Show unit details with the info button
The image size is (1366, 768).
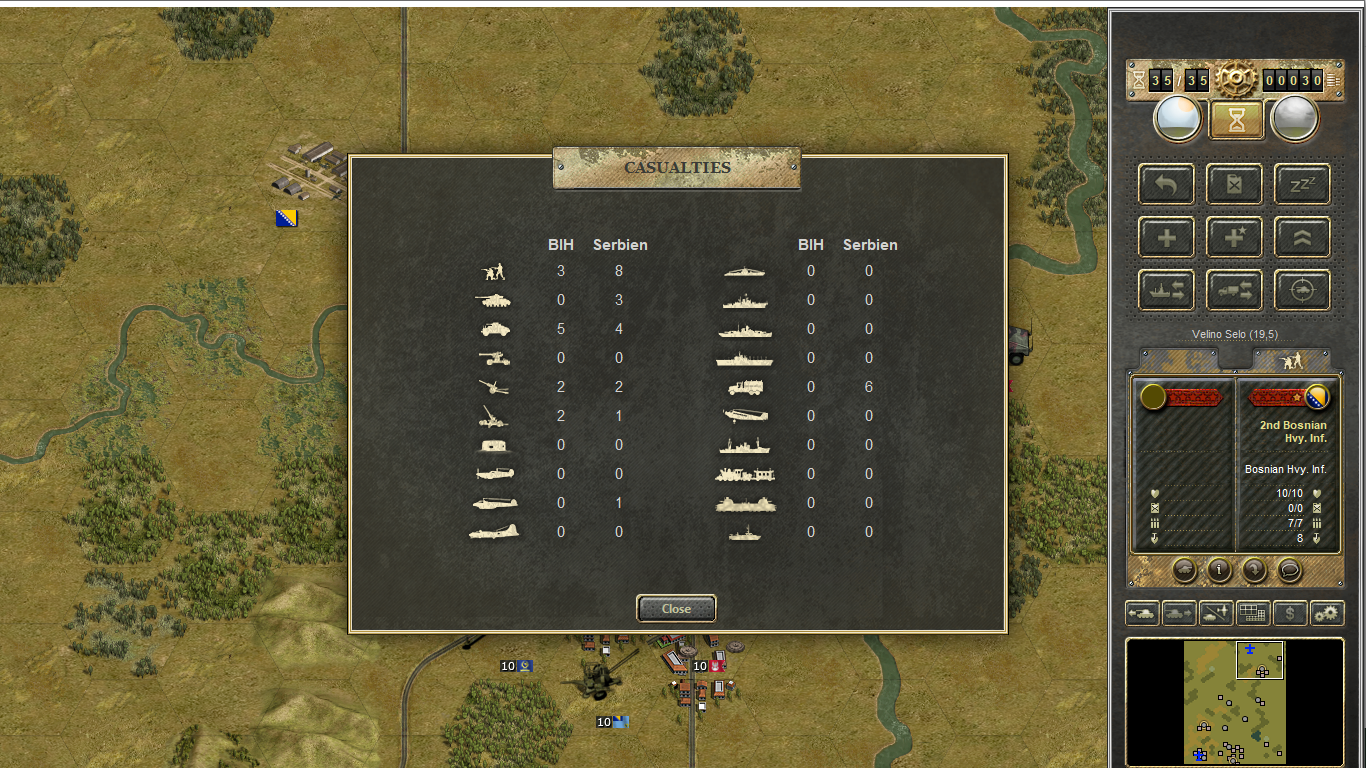pyautogui.click(x=1219, y=570)
